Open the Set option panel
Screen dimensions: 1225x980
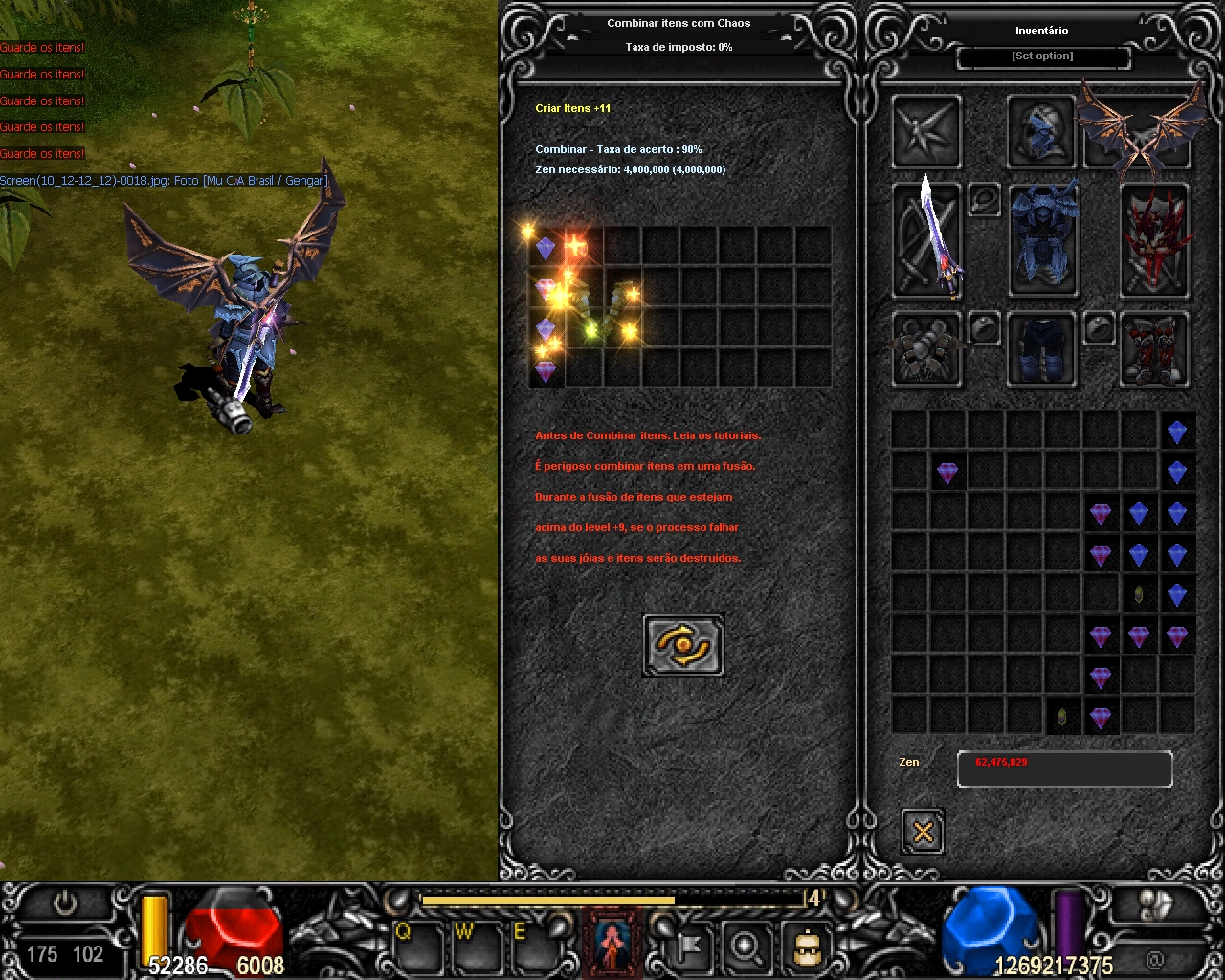(1043, 56)
